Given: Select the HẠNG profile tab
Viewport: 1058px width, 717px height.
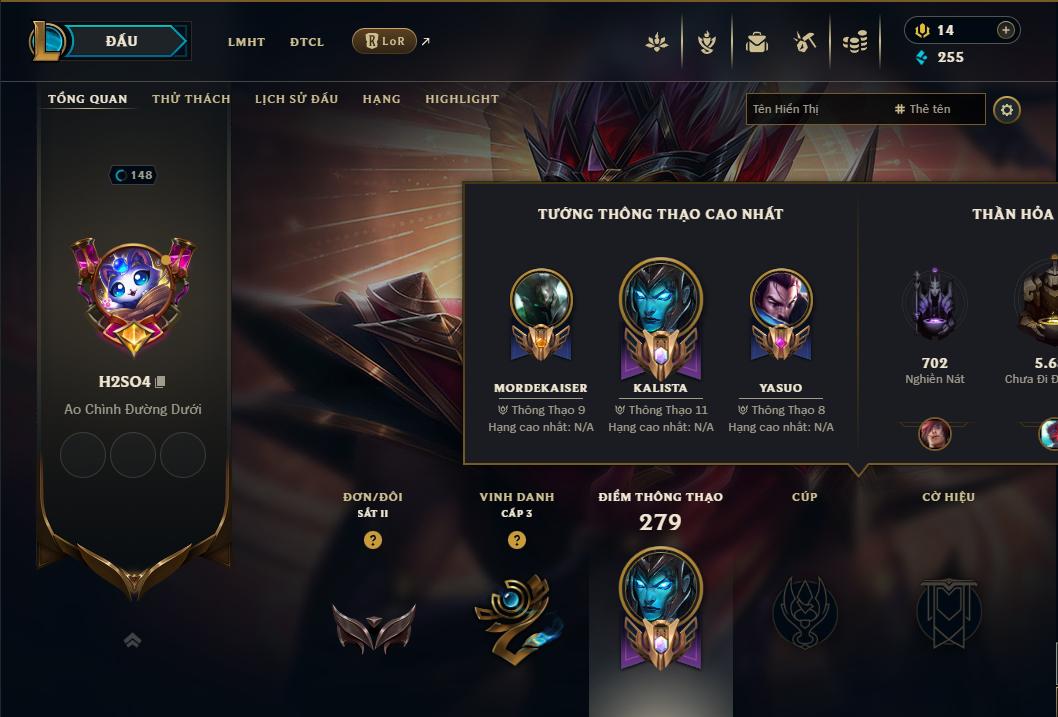Looking at the screenshot, I should click(x=381, y=99).
